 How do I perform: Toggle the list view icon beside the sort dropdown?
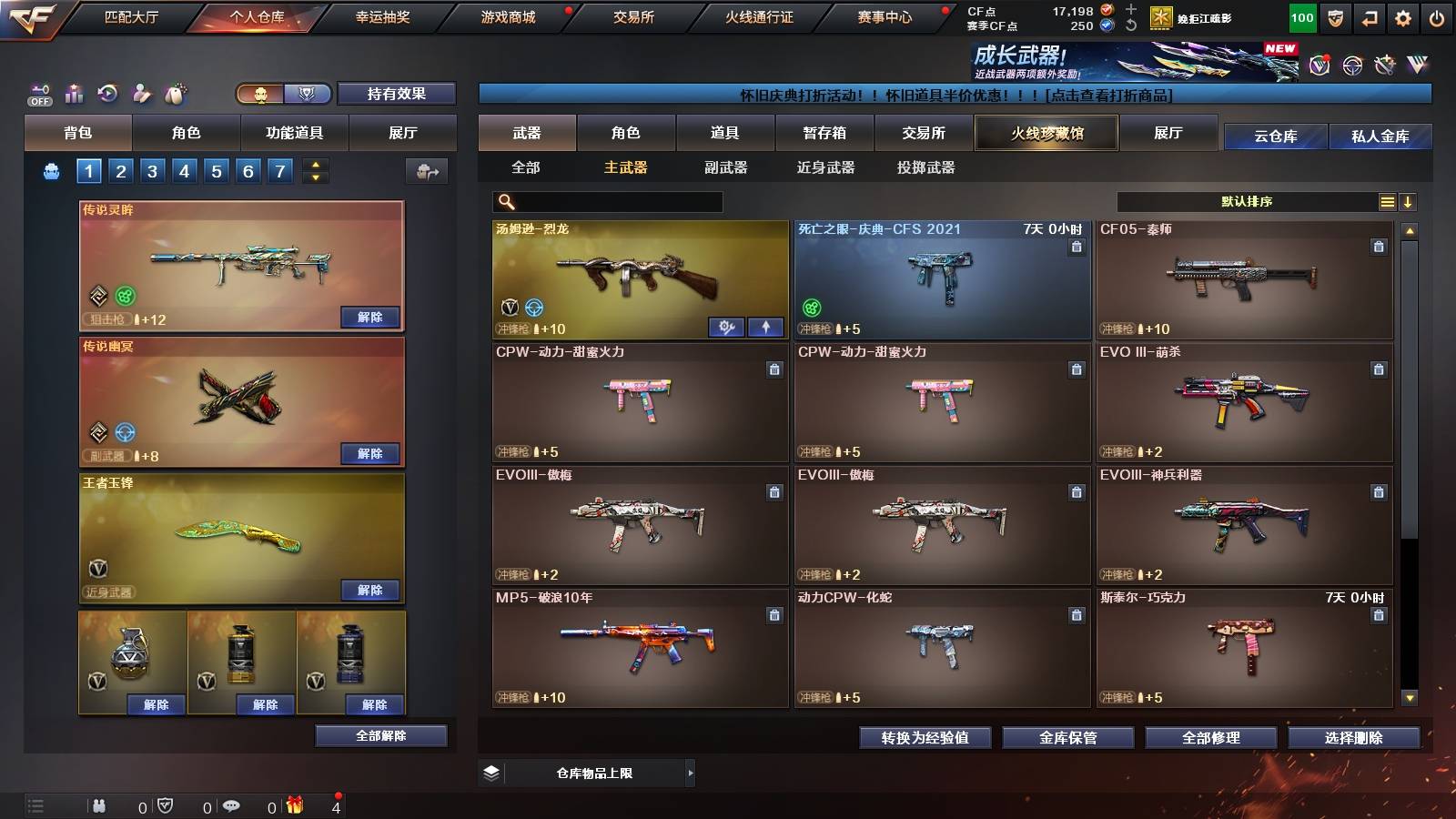(x=1387, y=200)
